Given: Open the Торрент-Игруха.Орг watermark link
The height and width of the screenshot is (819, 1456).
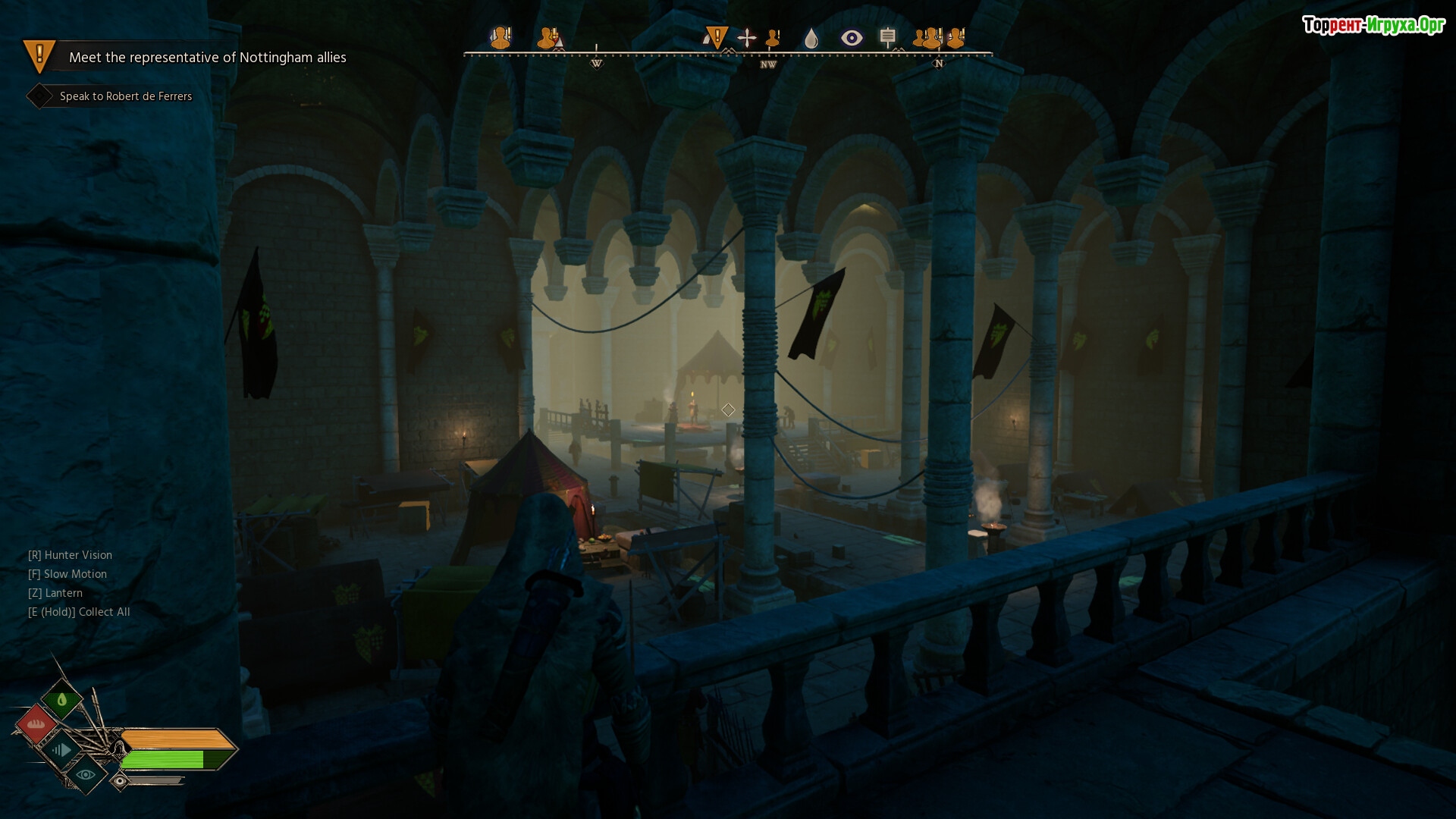Looking at the screenshot, I should [x=1373, y=26].
